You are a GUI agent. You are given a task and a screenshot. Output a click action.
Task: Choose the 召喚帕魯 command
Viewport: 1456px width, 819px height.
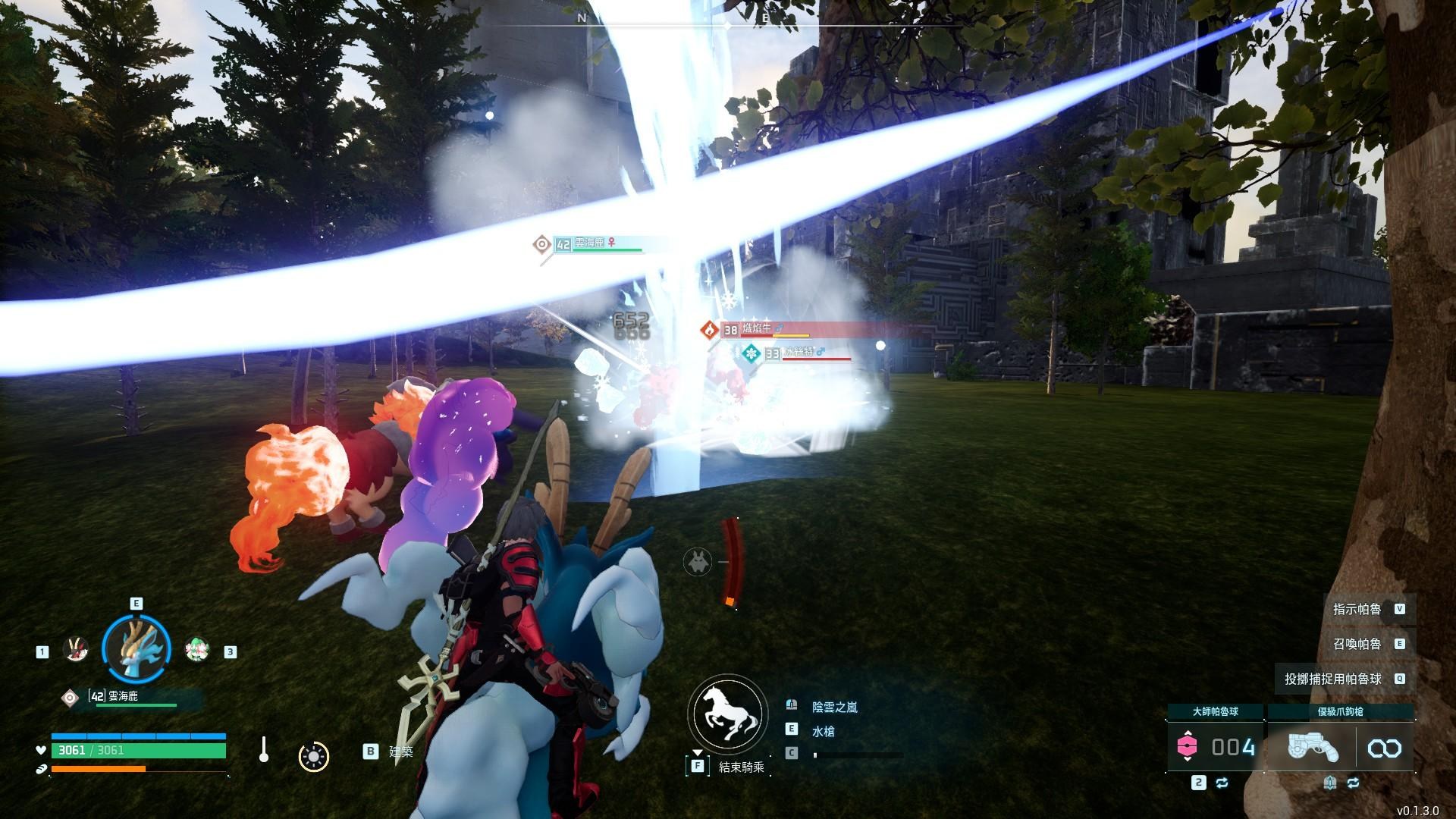coord(1357,644)
